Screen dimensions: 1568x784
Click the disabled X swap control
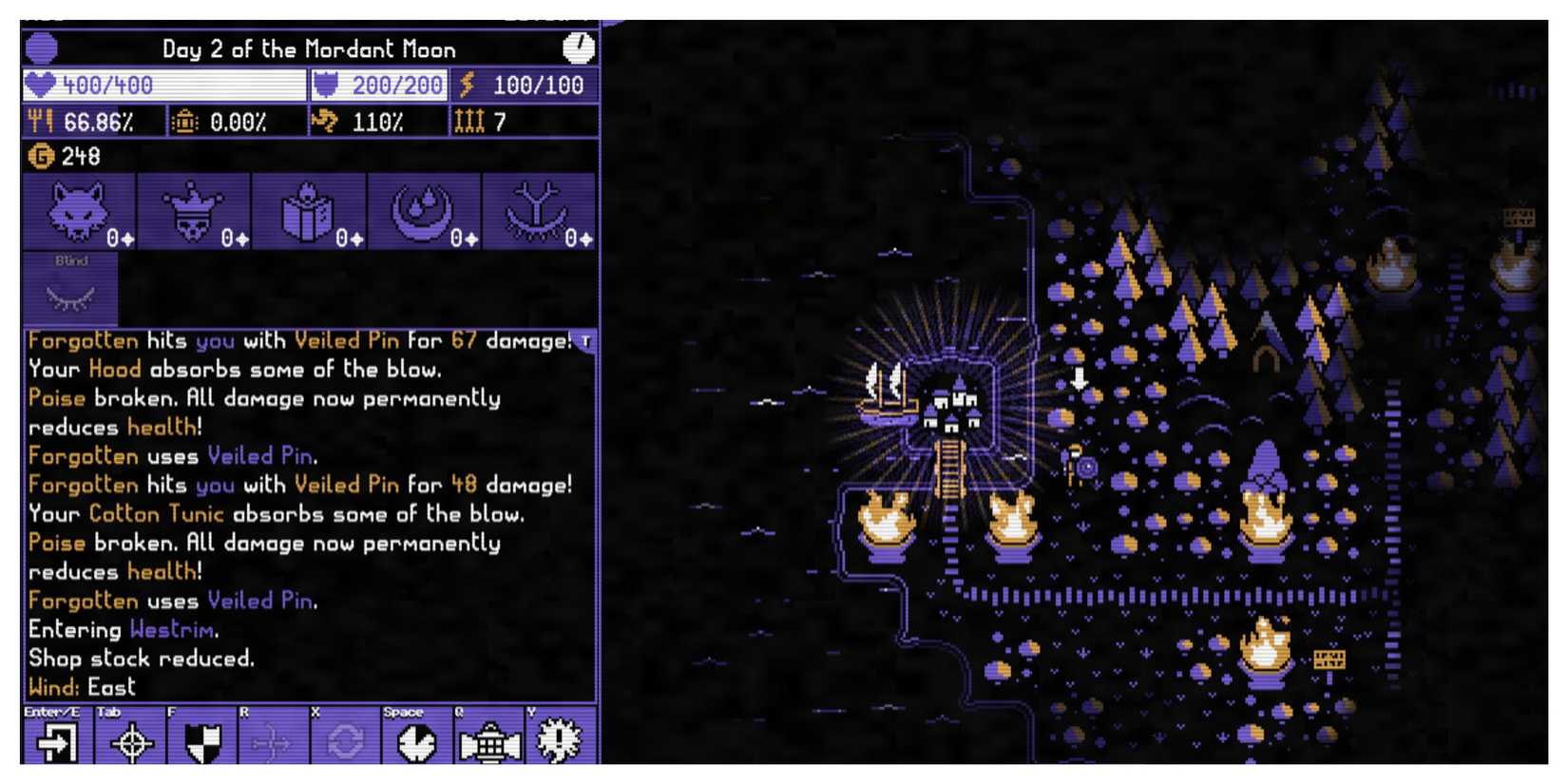(342, 746)
